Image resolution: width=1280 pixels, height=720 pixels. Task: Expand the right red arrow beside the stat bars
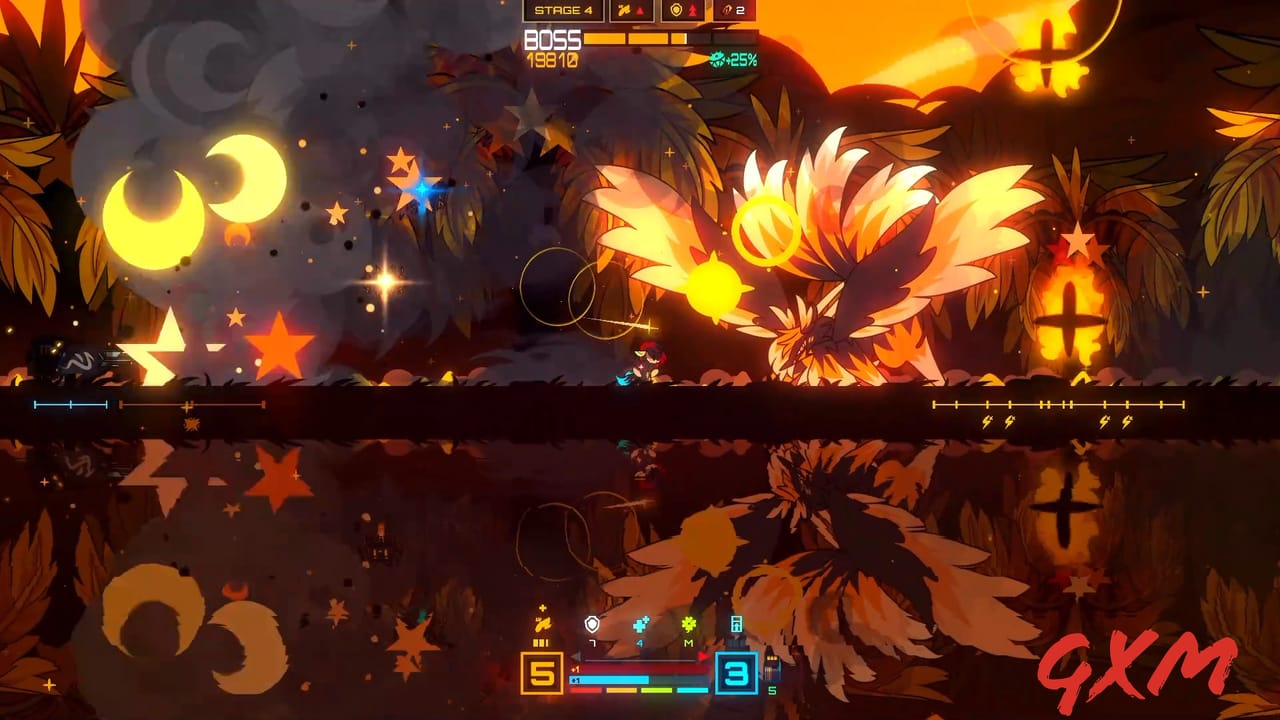pyautogui.click(x=703, y=656)
